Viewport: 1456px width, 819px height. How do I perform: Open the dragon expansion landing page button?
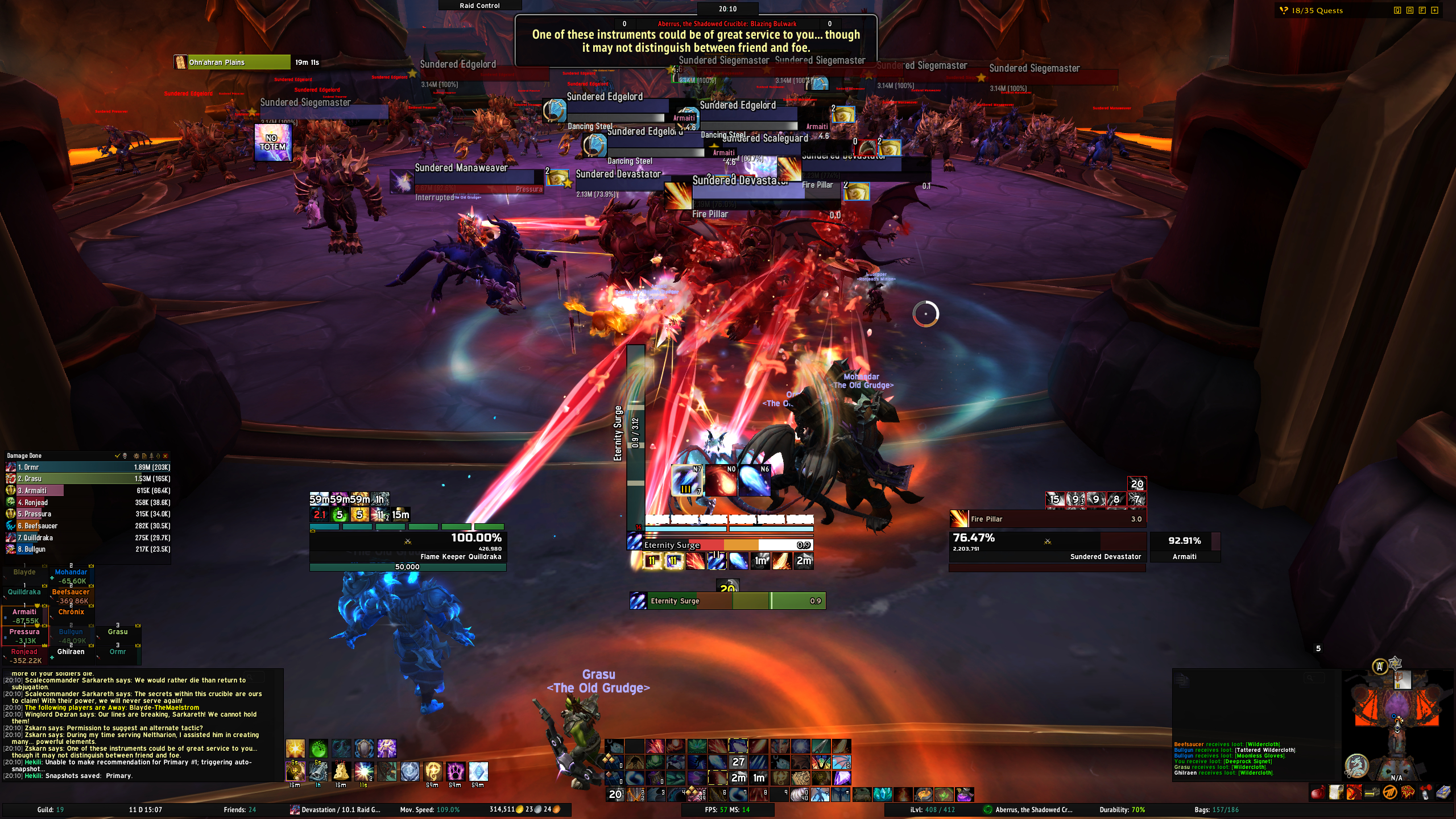1356,765
